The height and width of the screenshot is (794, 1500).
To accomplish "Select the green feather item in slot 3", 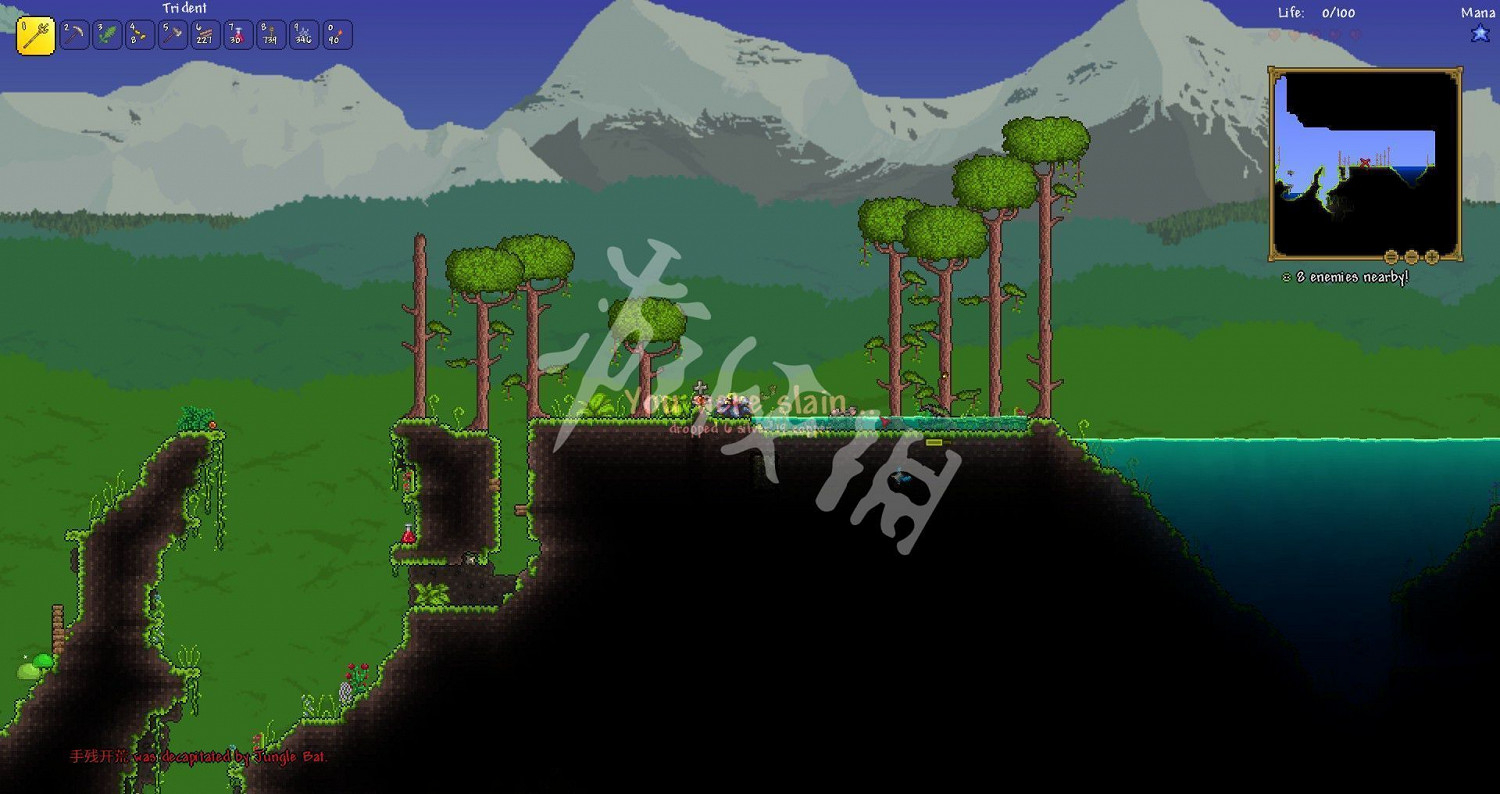I will 302,34.
